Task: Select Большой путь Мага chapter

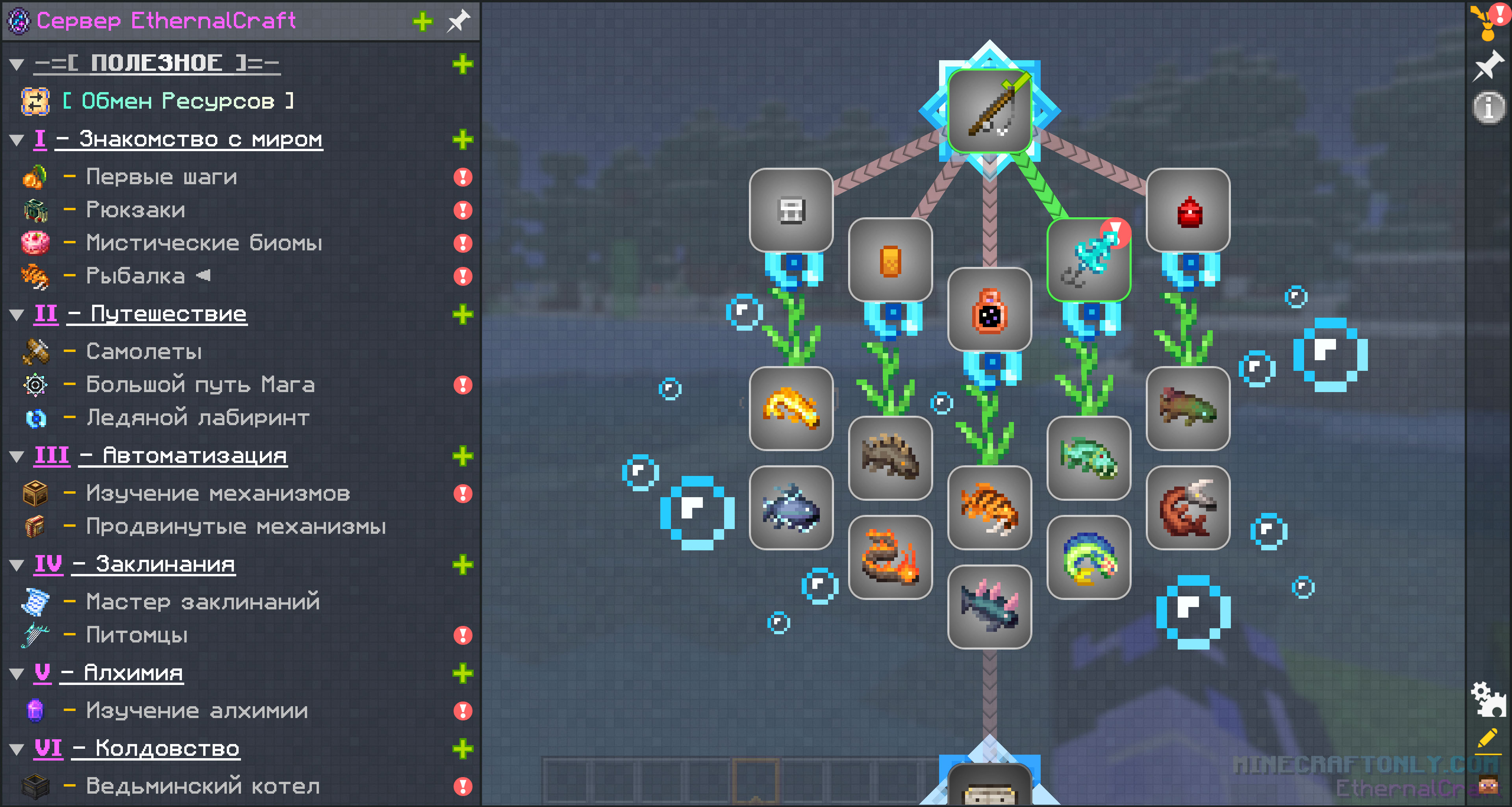Action: (200, 385)
